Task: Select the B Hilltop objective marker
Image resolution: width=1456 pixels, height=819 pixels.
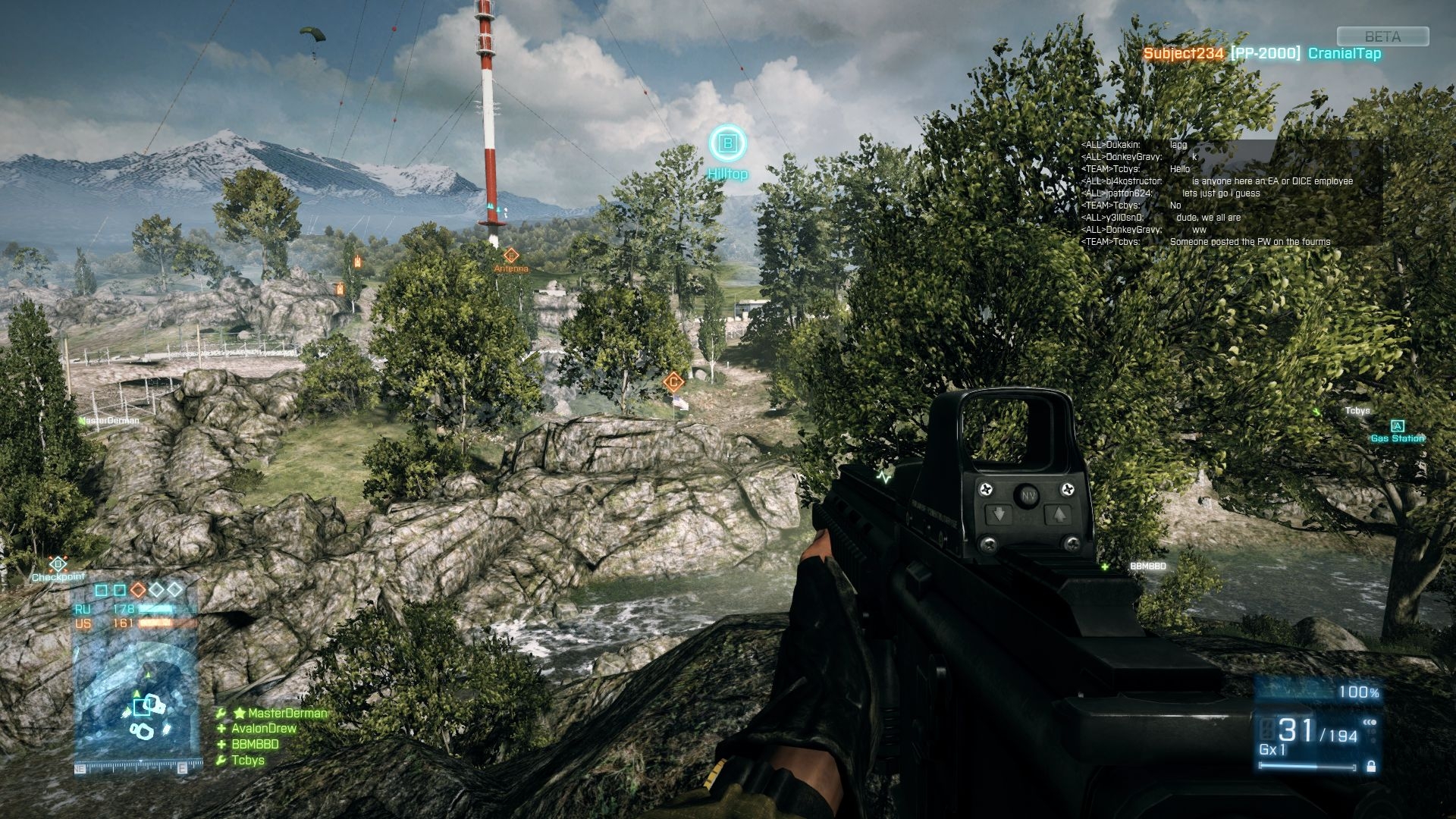Action: (x=727, y=143)
